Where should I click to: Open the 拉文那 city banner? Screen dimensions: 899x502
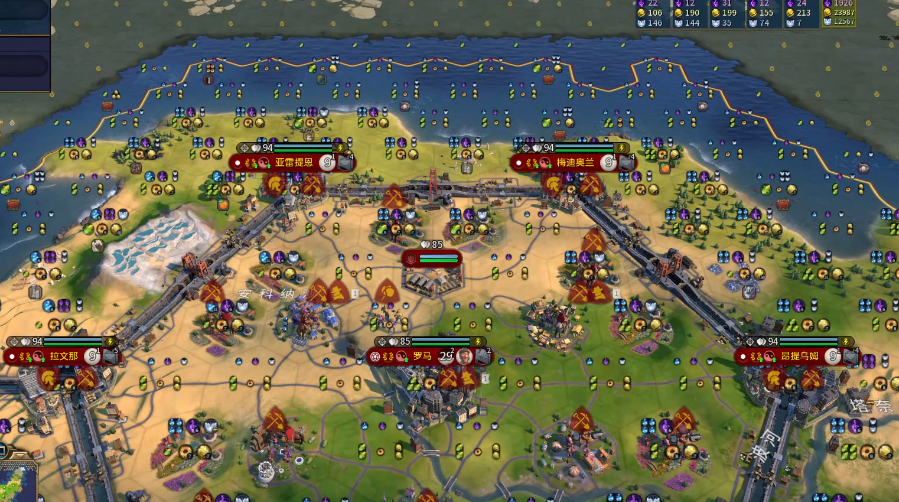point(59,356)
